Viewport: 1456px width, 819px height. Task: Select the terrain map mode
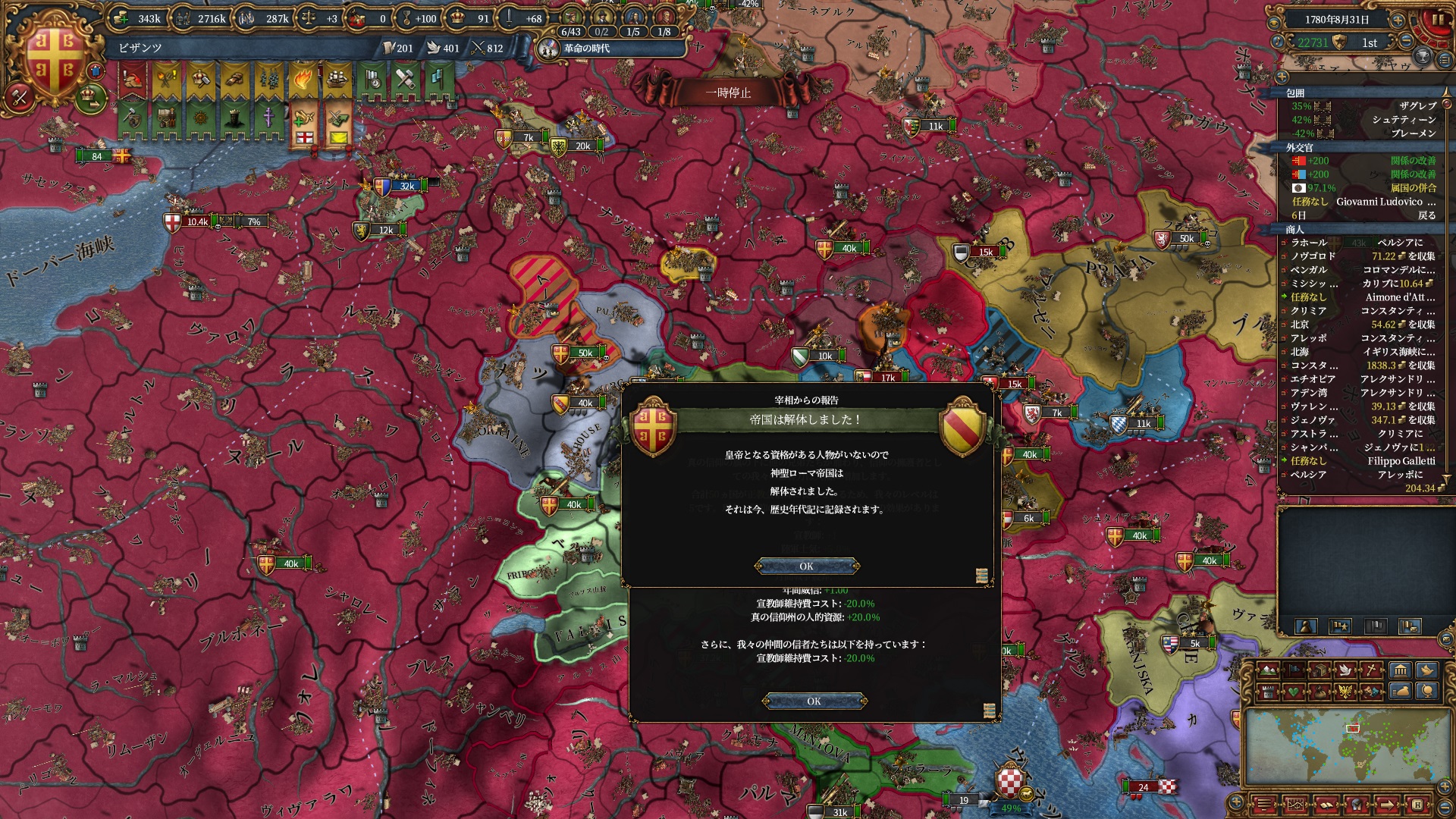click(1267, 670)
